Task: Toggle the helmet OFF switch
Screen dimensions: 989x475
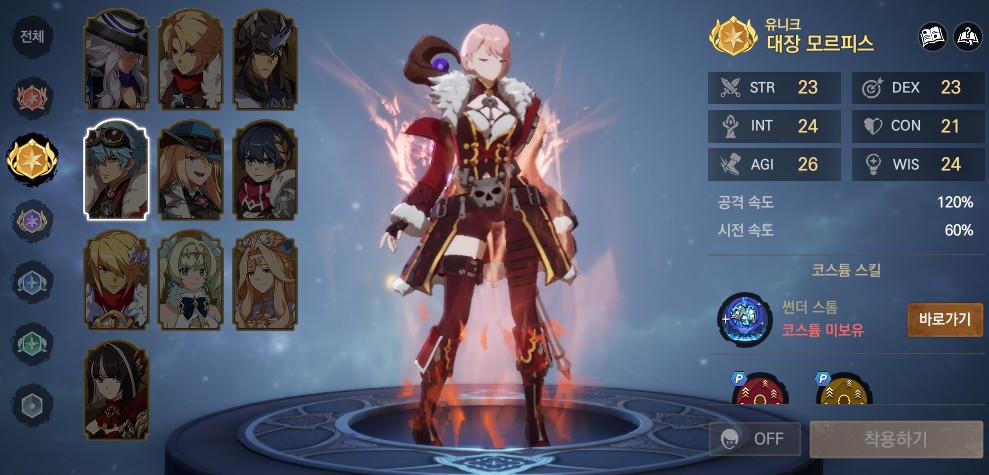Action: [754, 439]
